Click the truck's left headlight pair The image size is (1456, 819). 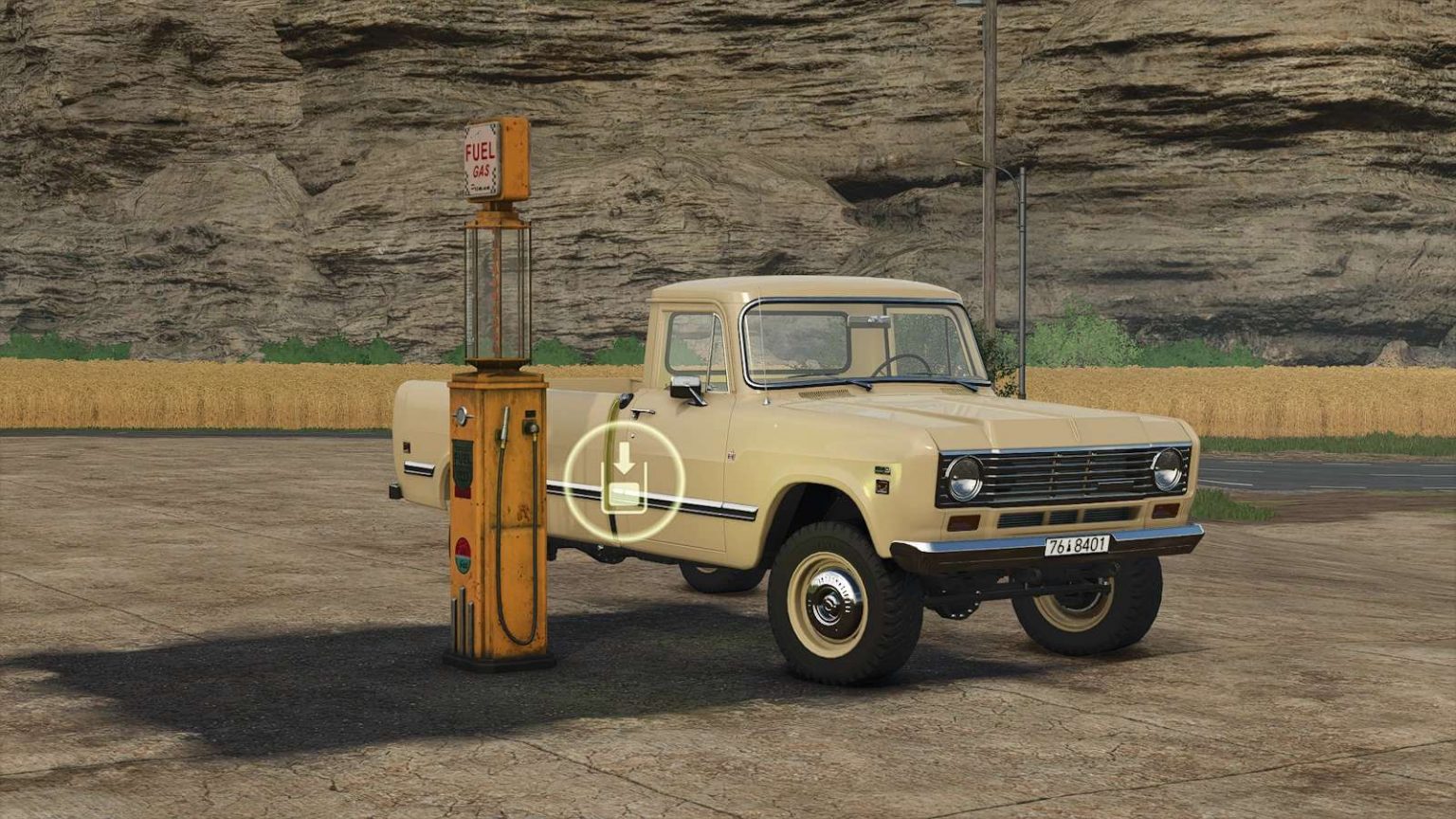click(x=965, y=481)
